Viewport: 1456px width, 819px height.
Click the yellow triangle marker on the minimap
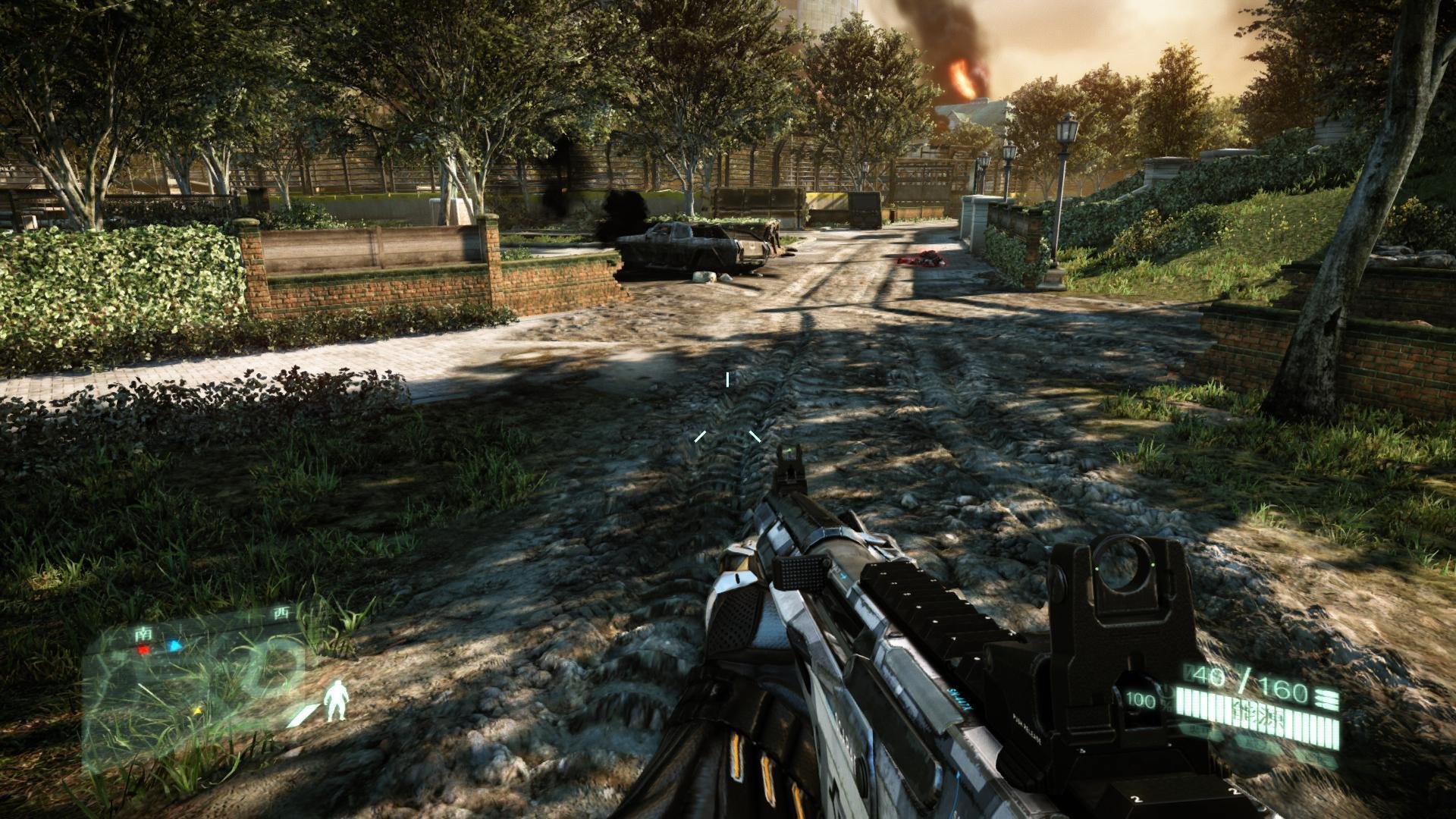click(x=198, y=712)
